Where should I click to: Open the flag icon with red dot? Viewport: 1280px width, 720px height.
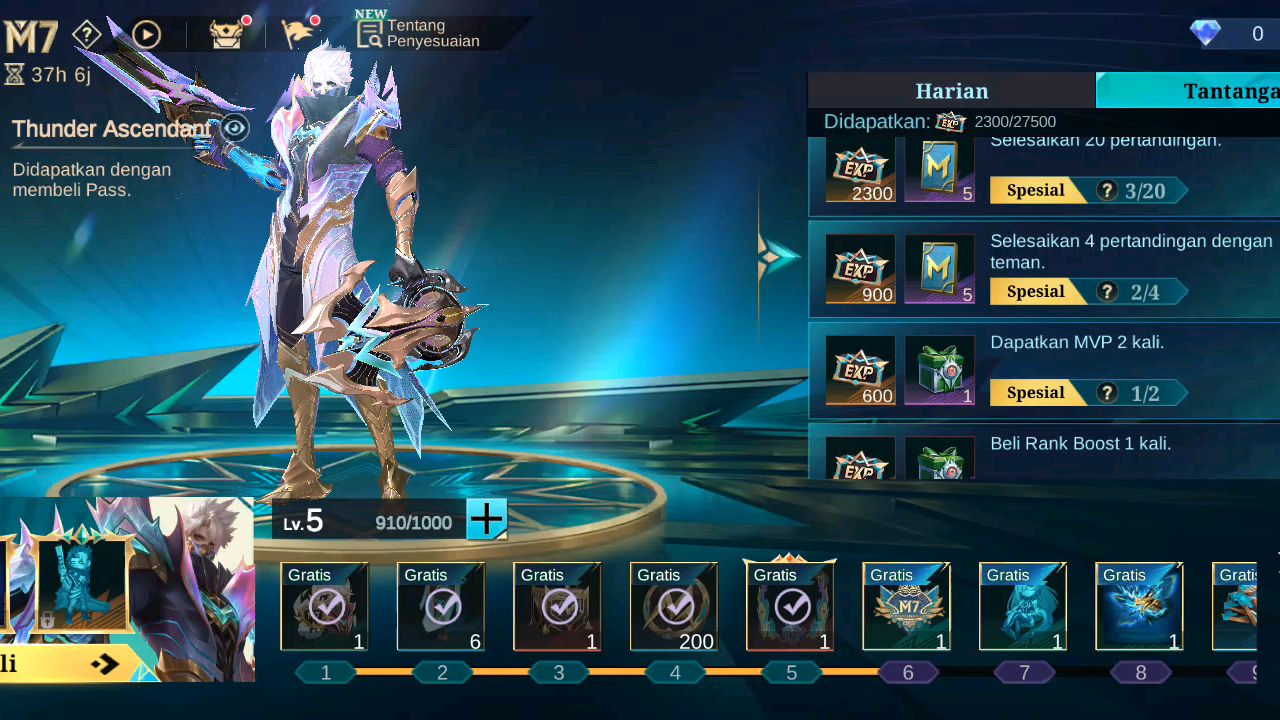click(298, 34)
